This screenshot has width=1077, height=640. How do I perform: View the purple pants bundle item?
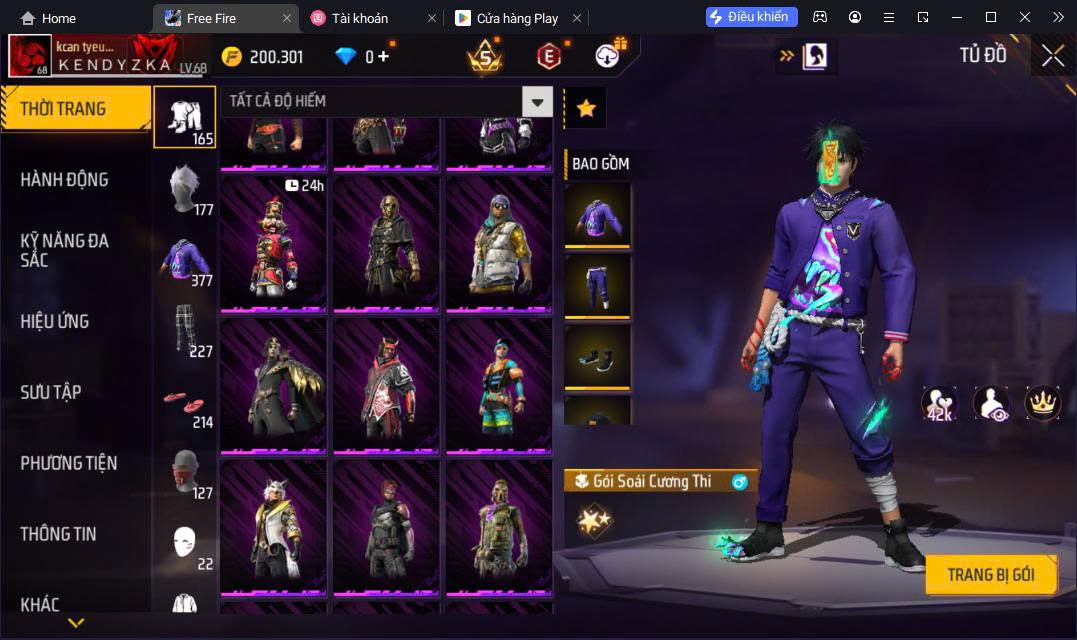pos(597,286)
